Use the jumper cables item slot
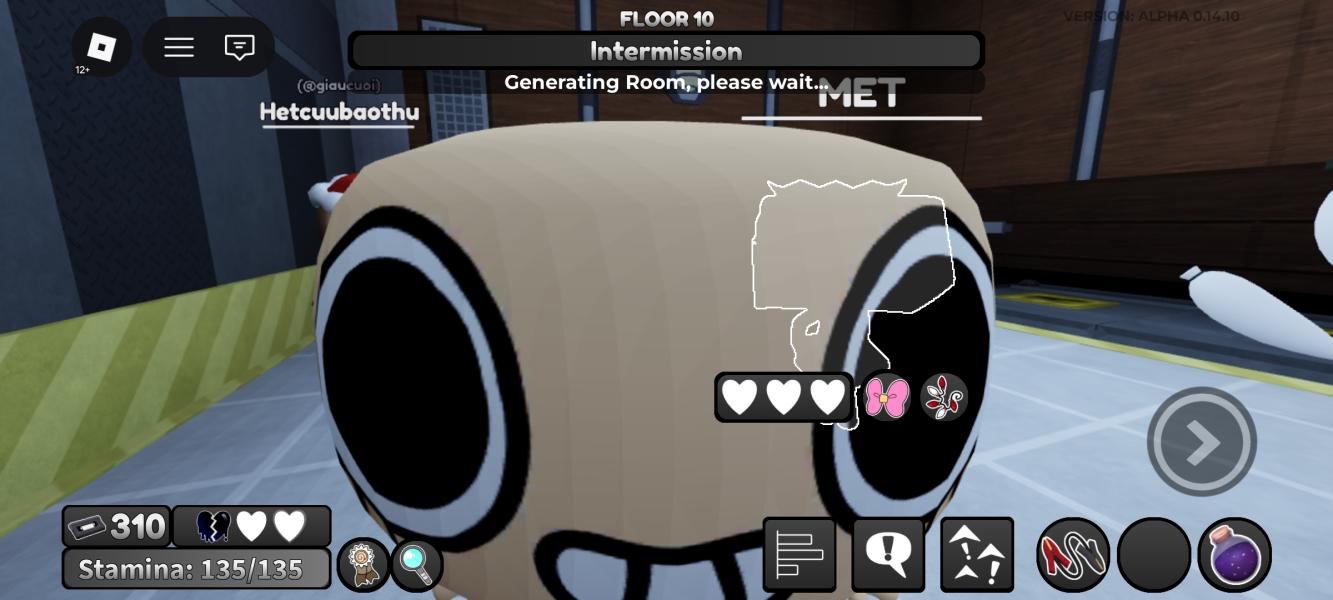The image size is (1333, 600). pyautogui.click(x=1073, y=554)
